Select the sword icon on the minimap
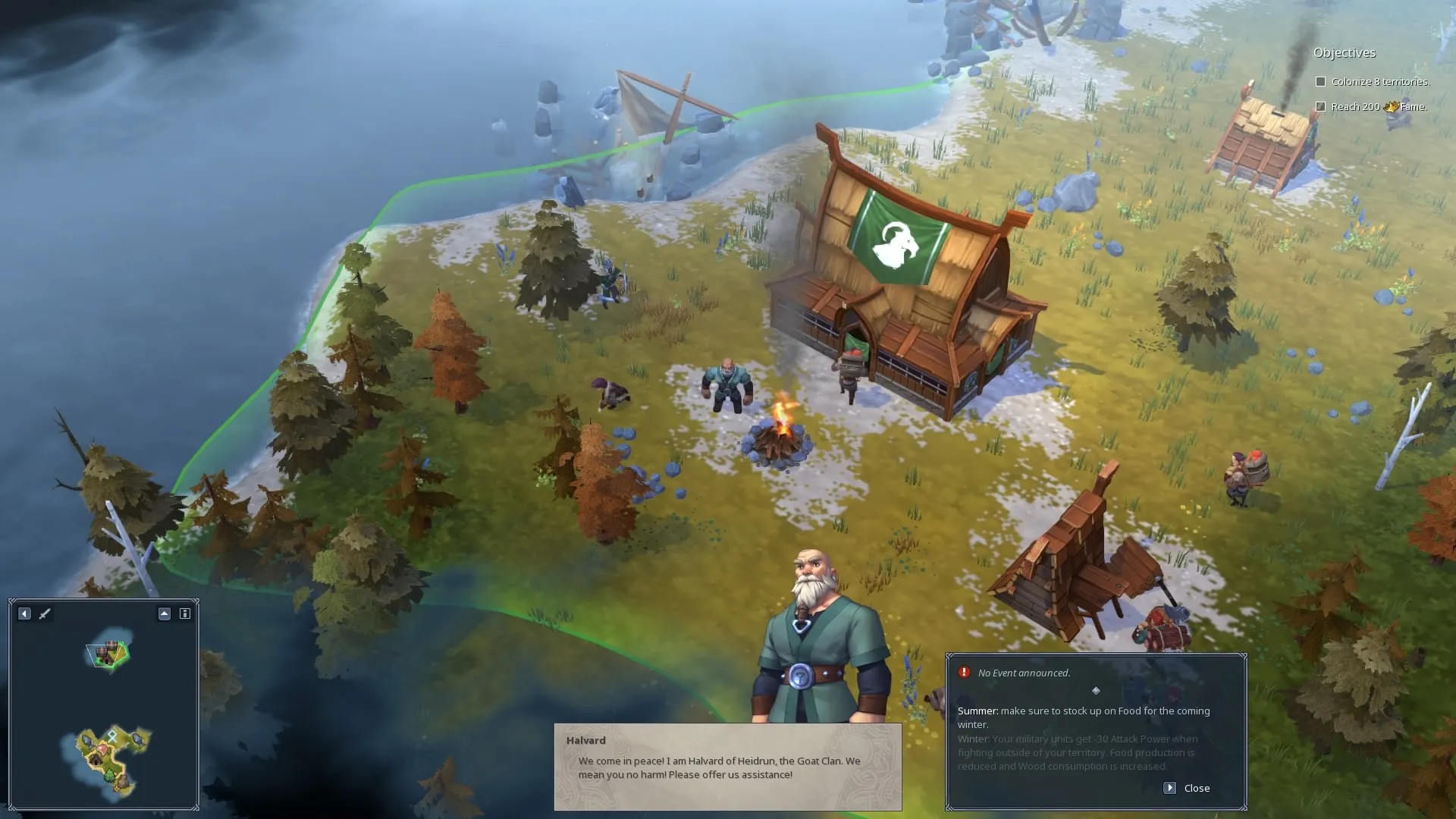The image size is (1456, 819). tap(45, 613)
